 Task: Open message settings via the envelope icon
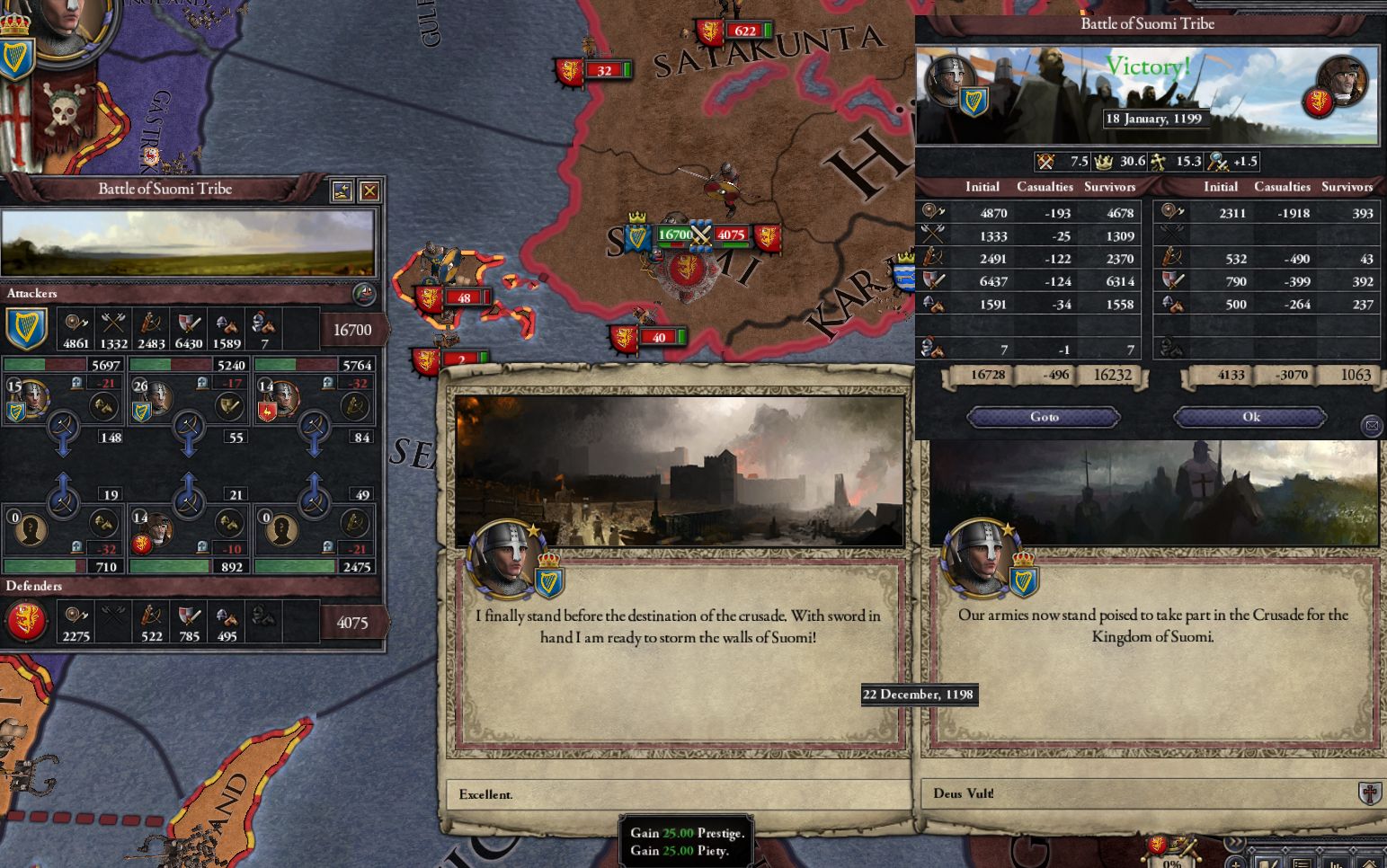(x=1373, y=426)
